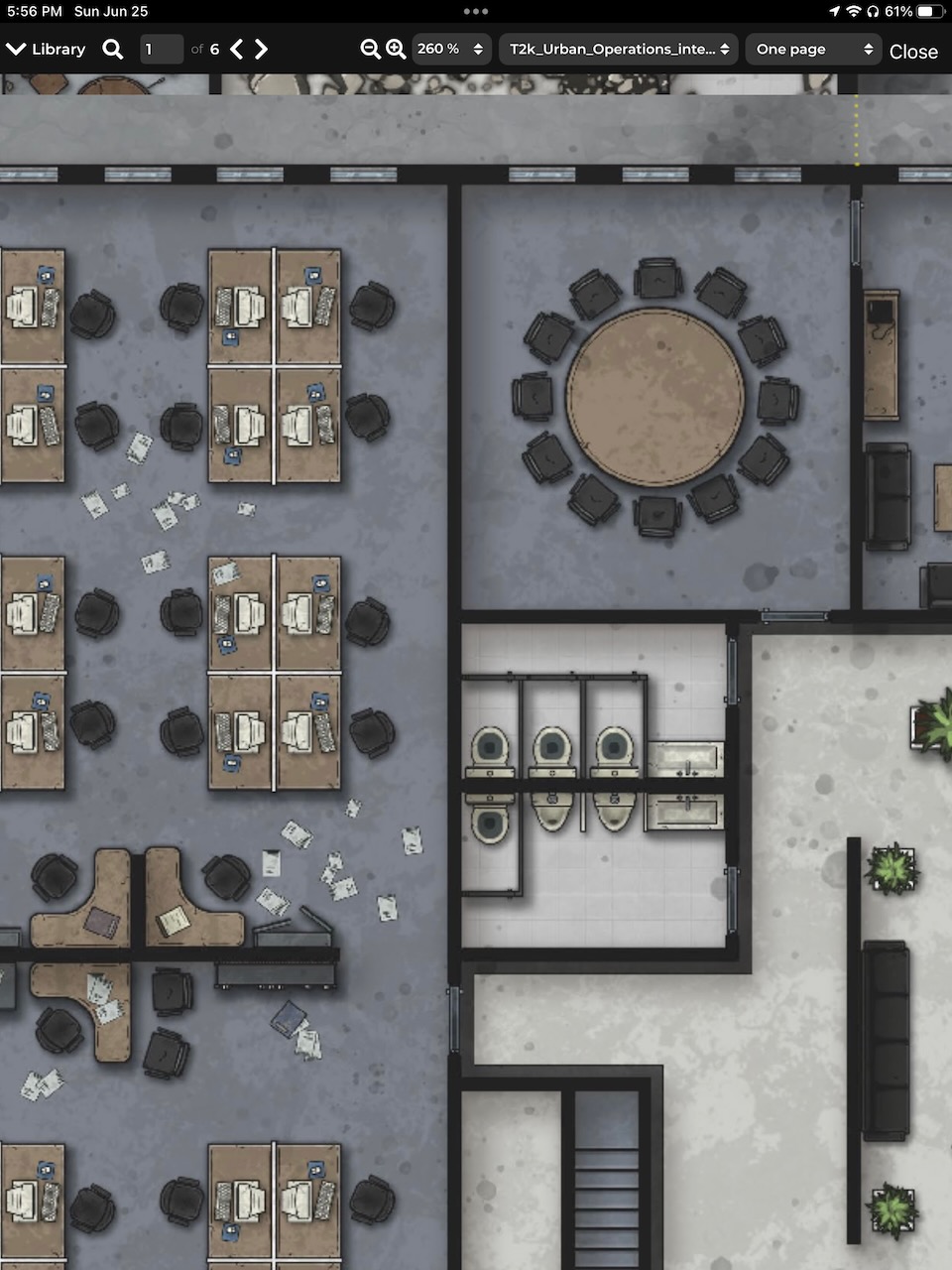Choose the T2k_Urban_Operations document dropdown
The width and height of the screenshot is (952, 1270).
pos(619,49)
